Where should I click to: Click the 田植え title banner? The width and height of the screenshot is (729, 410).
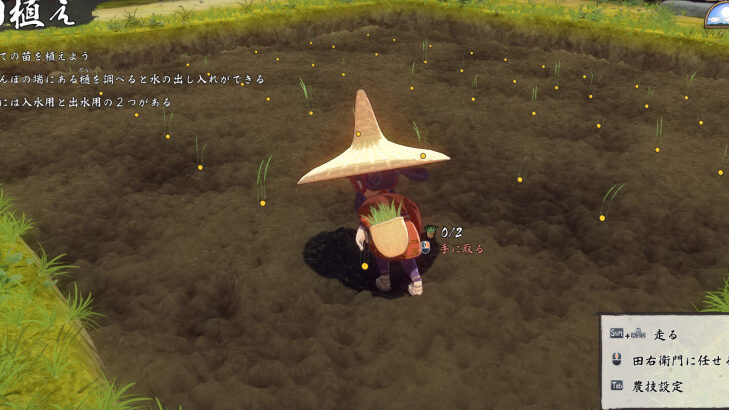[38, 12]
